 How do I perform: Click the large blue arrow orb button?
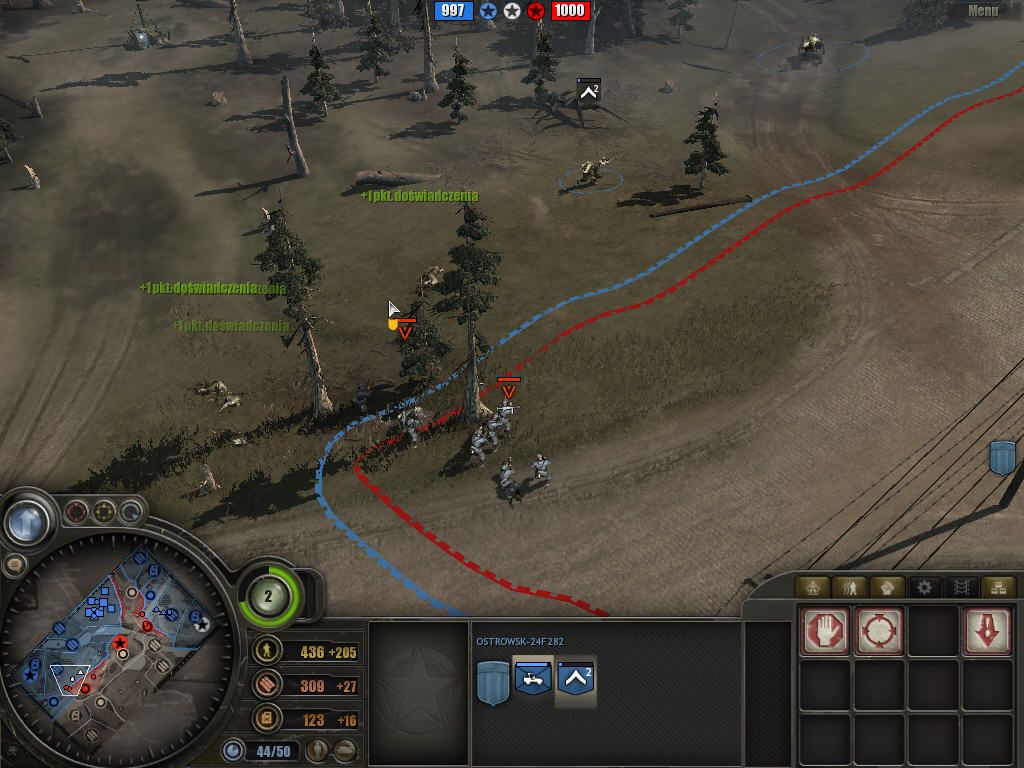click(28, 521)
